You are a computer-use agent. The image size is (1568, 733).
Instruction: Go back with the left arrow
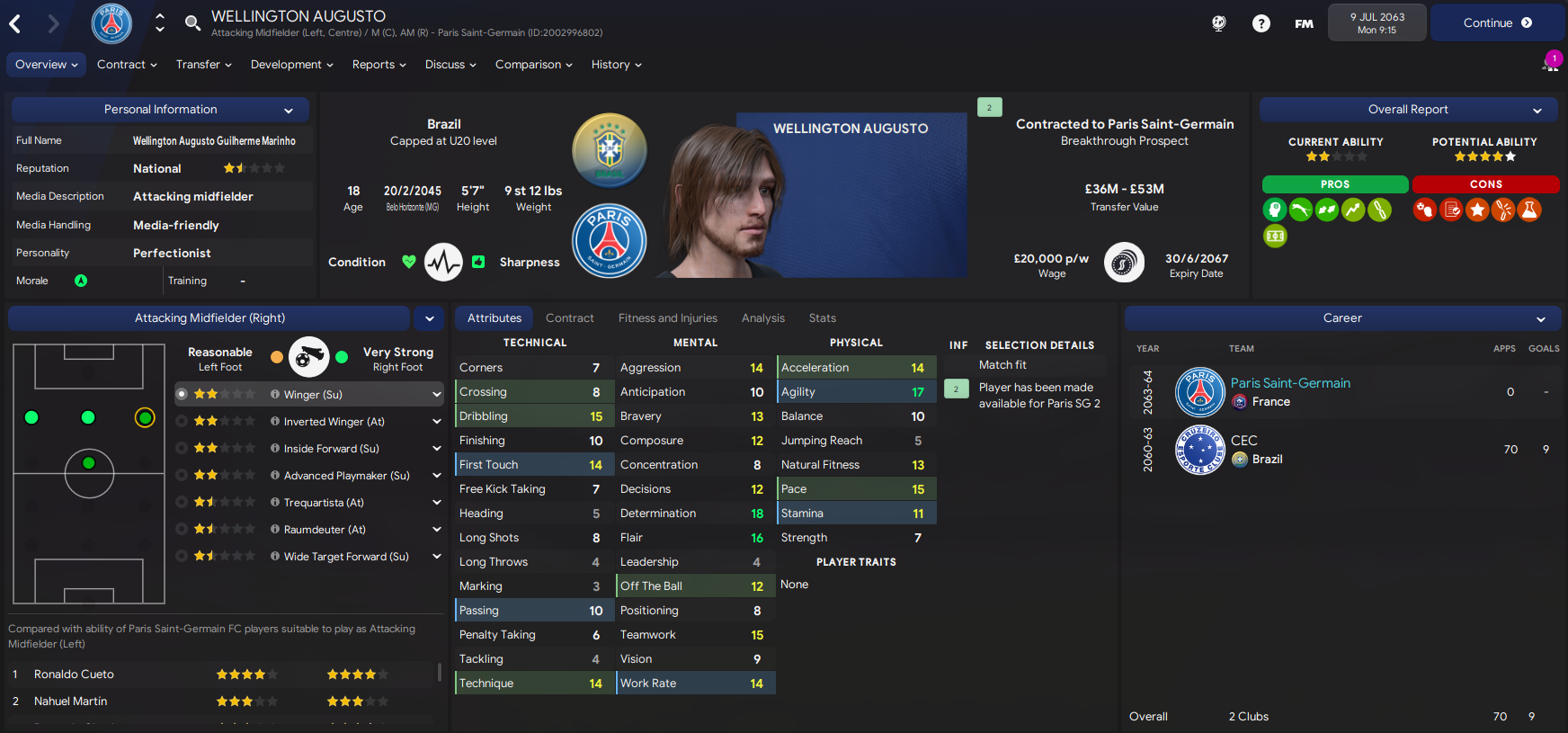click(15, 24)
